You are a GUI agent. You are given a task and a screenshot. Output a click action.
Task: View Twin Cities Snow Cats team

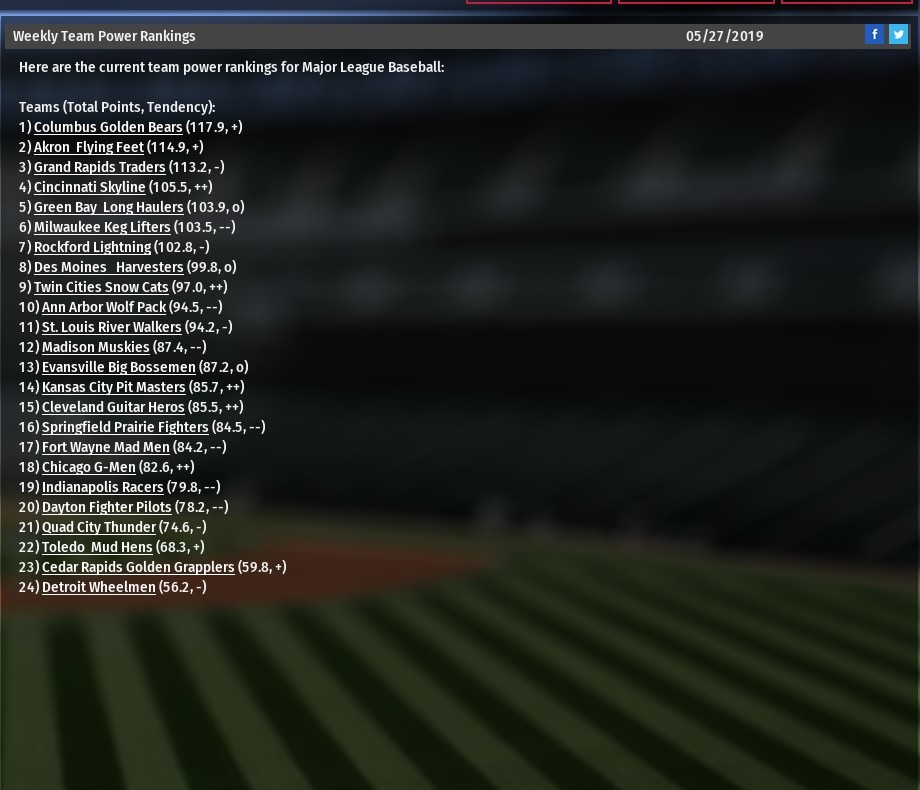pos(101,287)
